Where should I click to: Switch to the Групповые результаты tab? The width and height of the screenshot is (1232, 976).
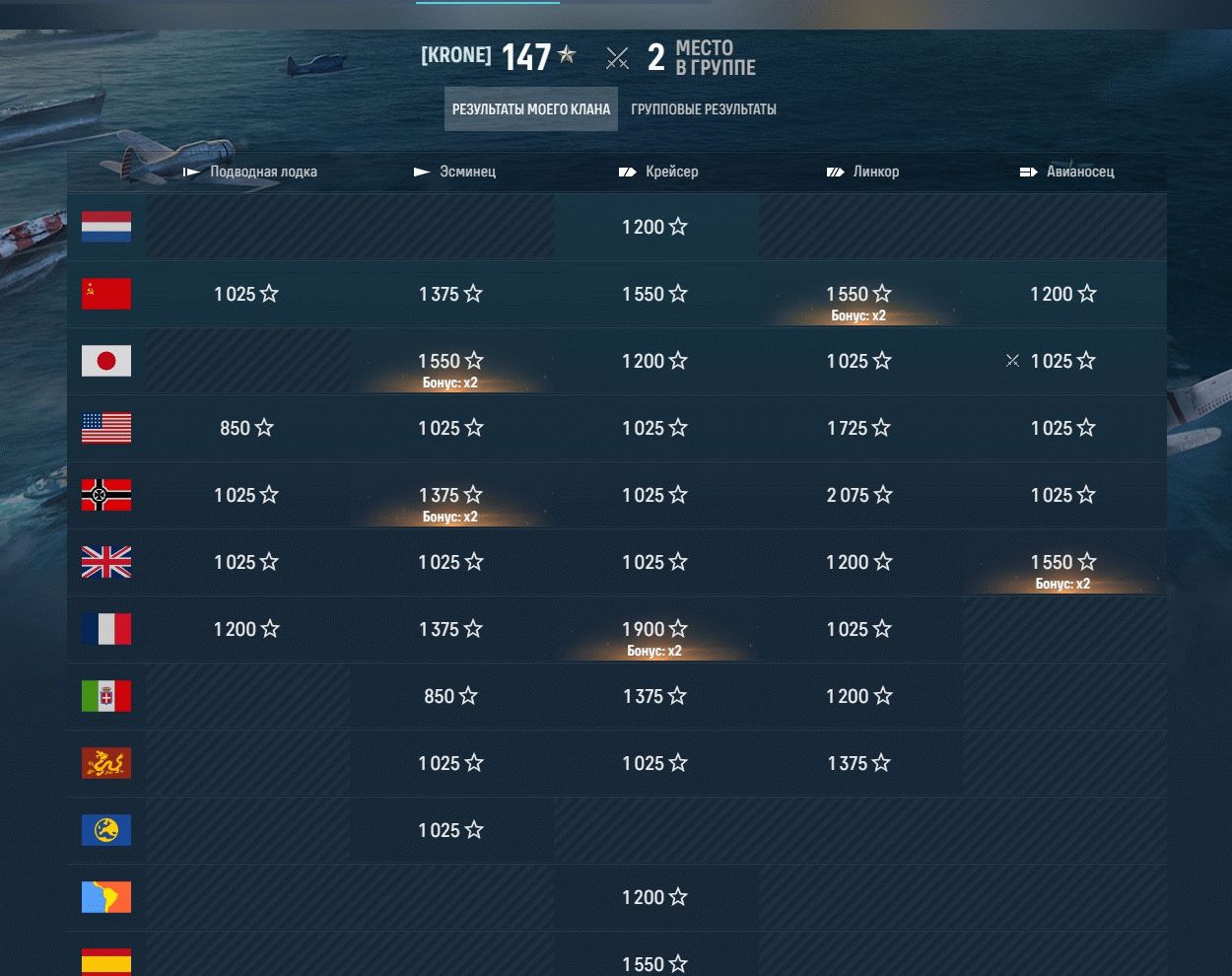pos(703,109)
